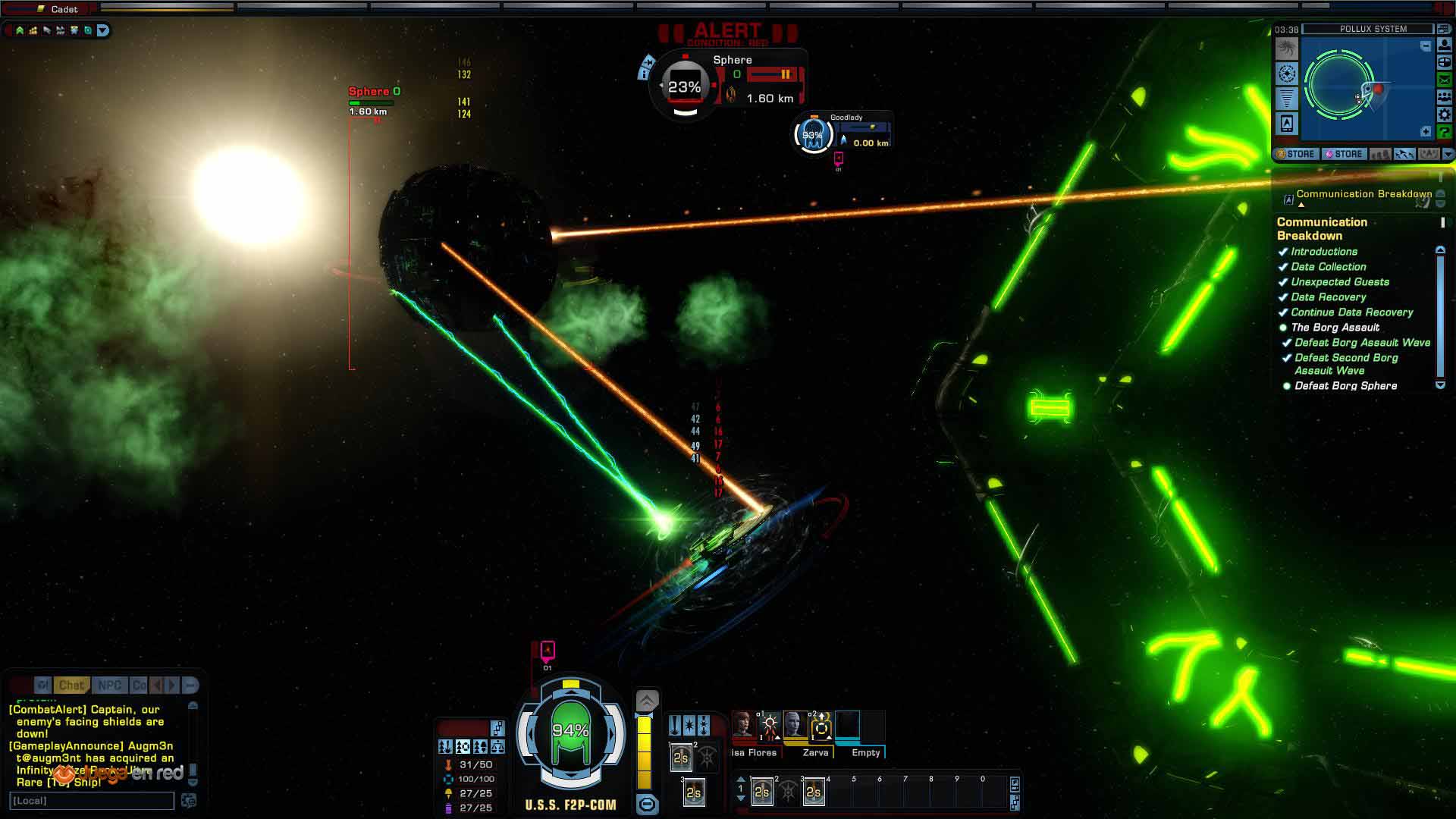
Task: Open the gear settings icon
Action: (1444, 115)
